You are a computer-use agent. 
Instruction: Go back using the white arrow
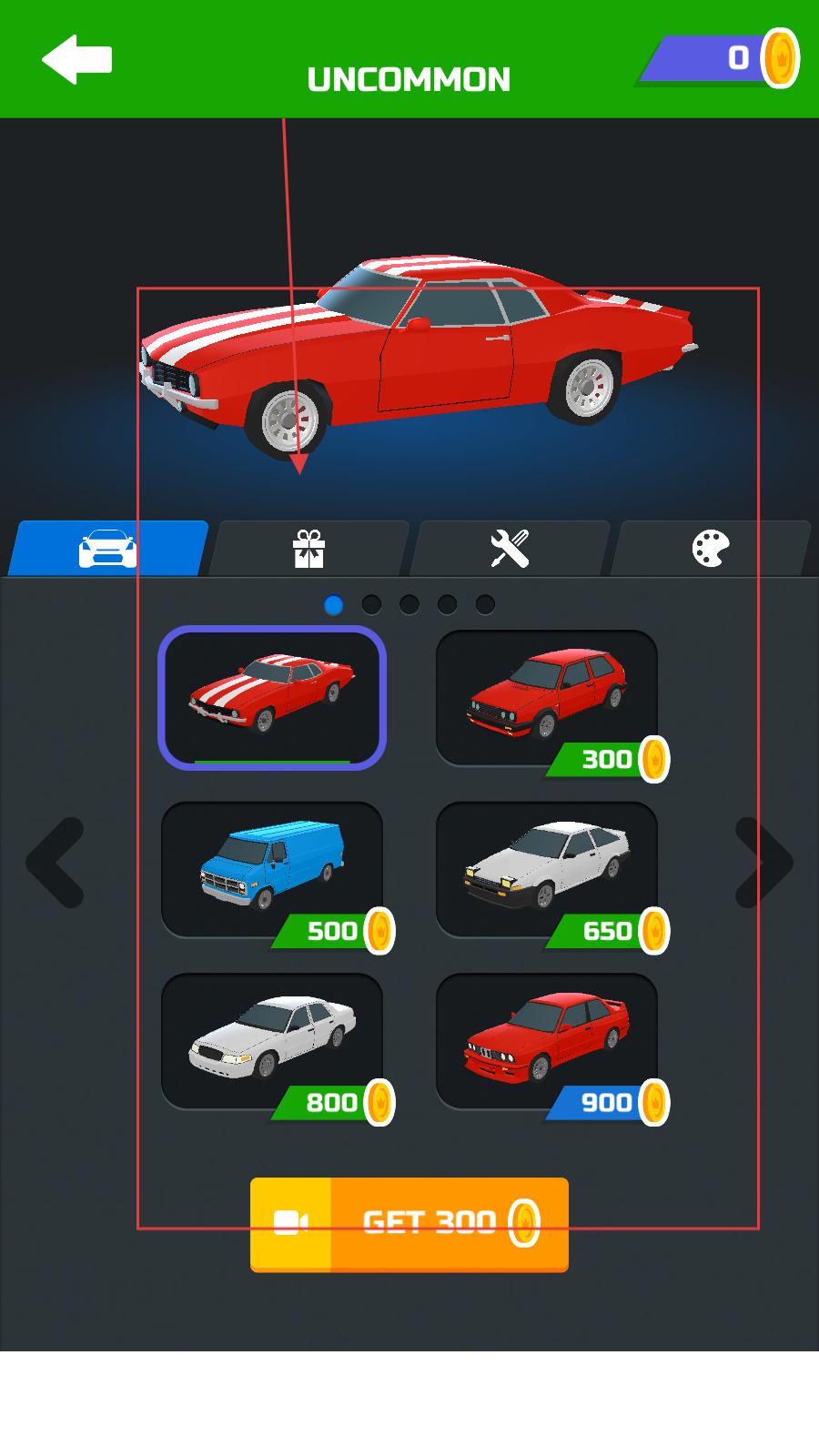click(76, 60)
